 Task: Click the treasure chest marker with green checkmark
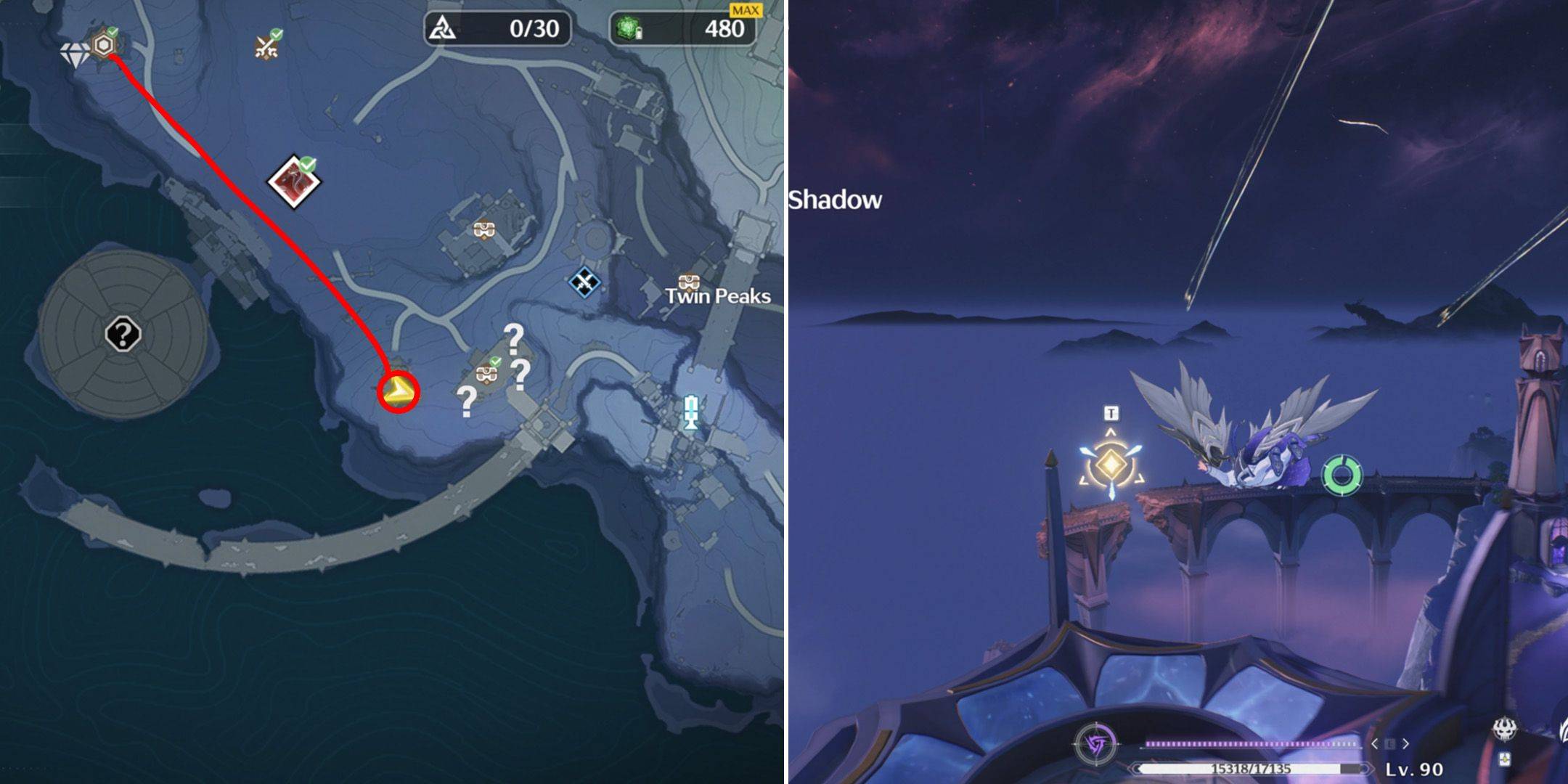coord(486,373)
